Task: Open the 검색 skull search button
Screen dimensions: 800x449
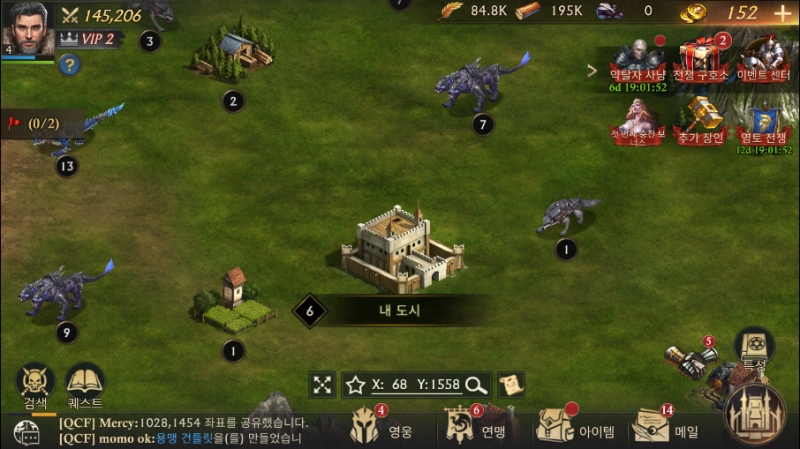Action: 35,384
